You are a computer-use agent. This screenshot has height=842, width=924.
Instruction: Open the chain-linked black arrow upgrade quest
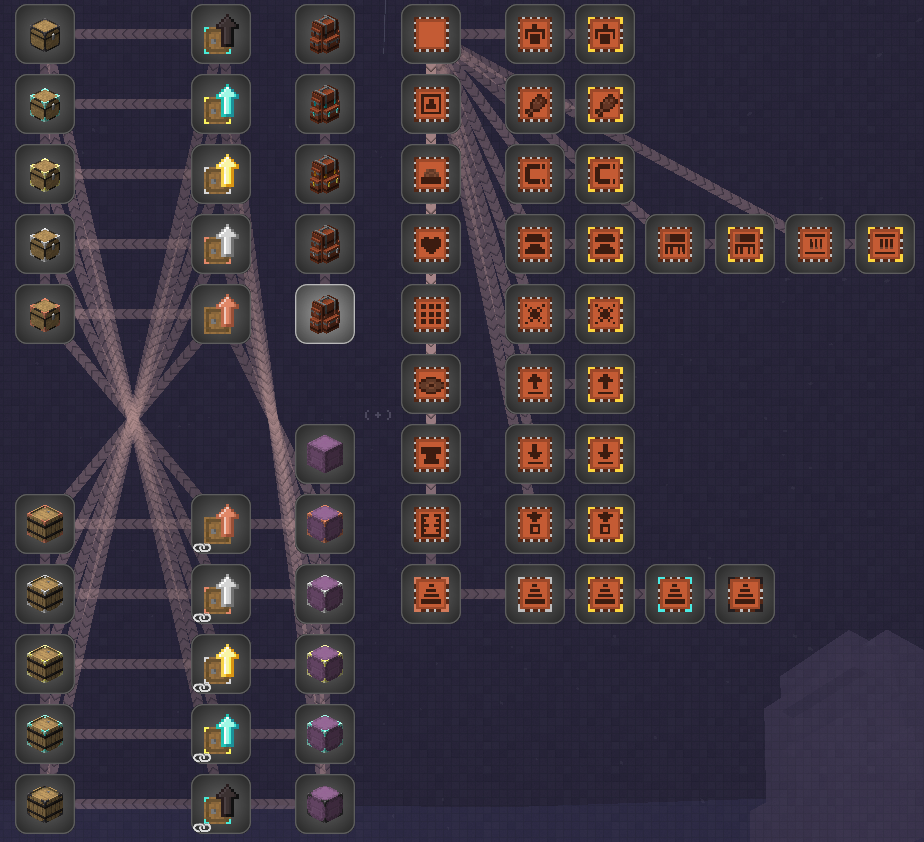221,804
